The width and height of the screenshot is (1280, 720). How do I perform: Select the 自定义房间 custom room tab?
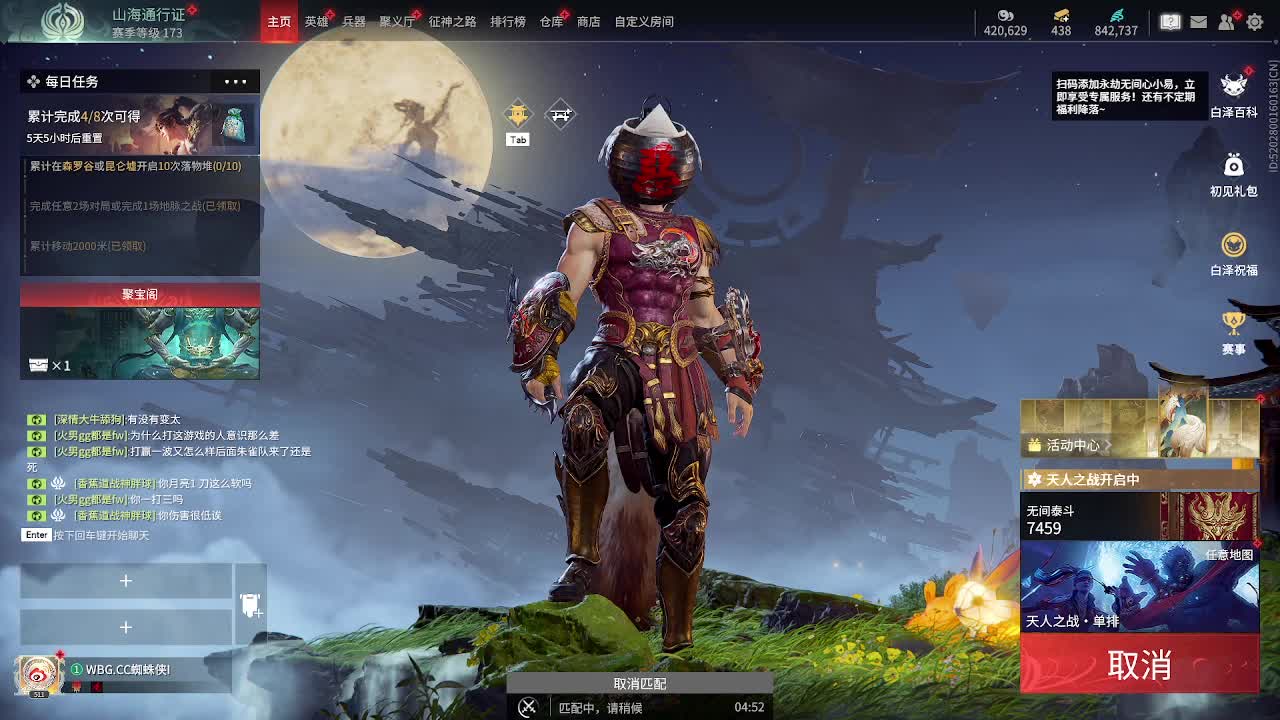[644, 21]
